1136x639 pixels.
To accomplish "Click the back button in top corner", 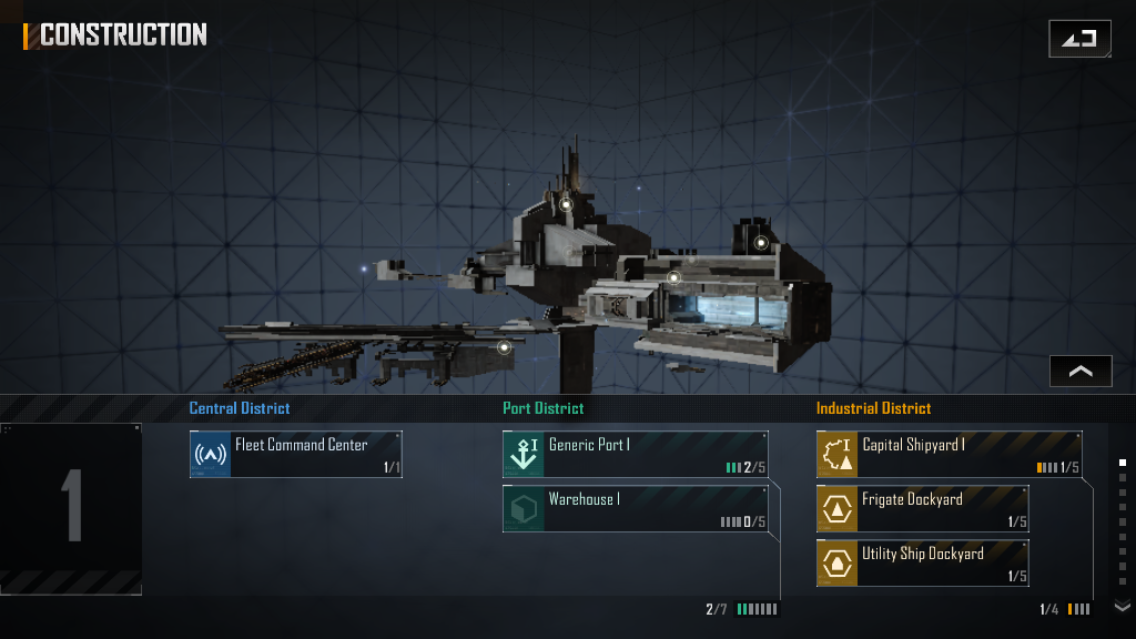I will 1079,39.
